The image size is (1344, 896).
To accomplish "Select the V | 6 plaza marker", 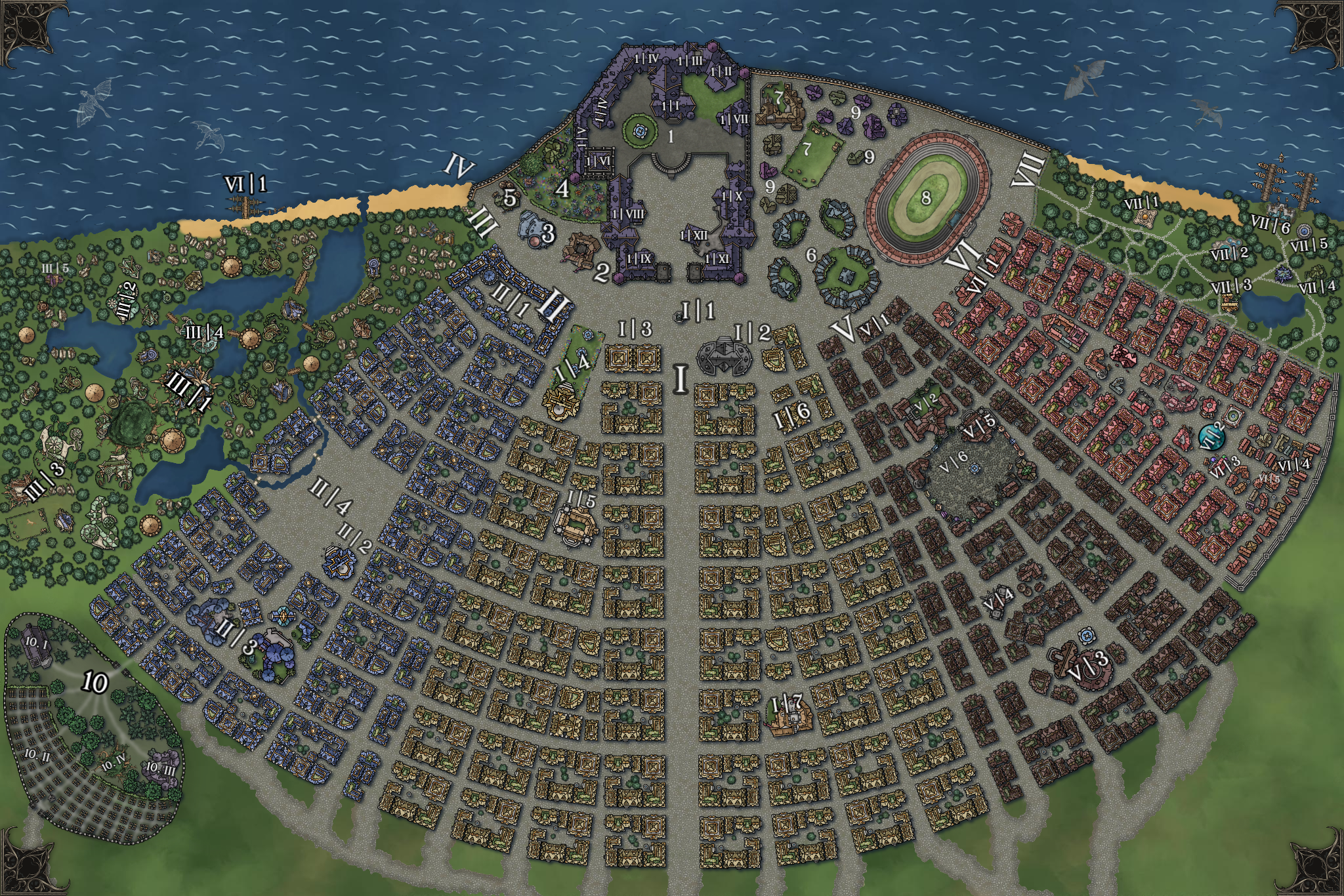I will coord(954,462).
